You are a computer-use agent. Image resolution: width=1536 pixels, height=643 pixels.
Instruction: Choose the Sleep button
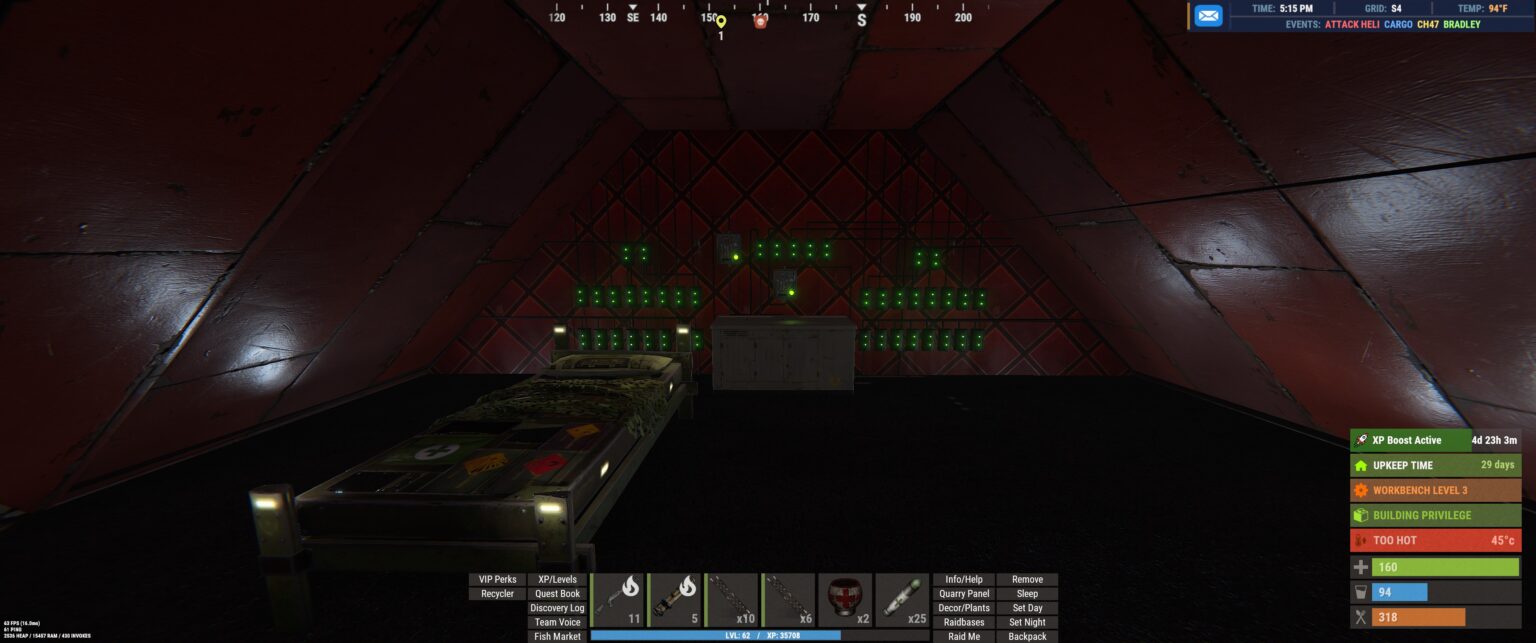(1027, 594)
